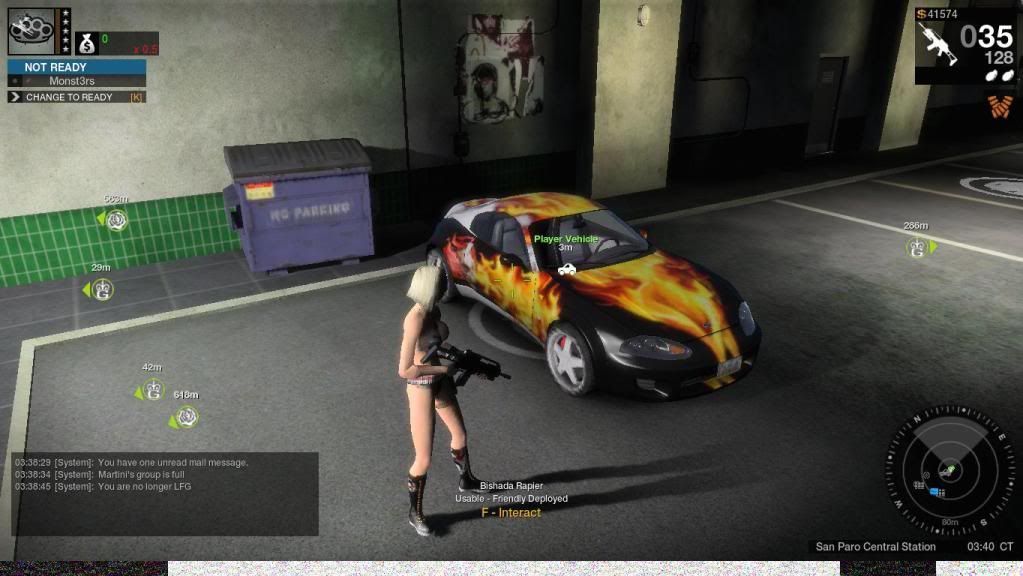
Task: Select the assault rifle weapon icon
Action: tap(937, 44)
